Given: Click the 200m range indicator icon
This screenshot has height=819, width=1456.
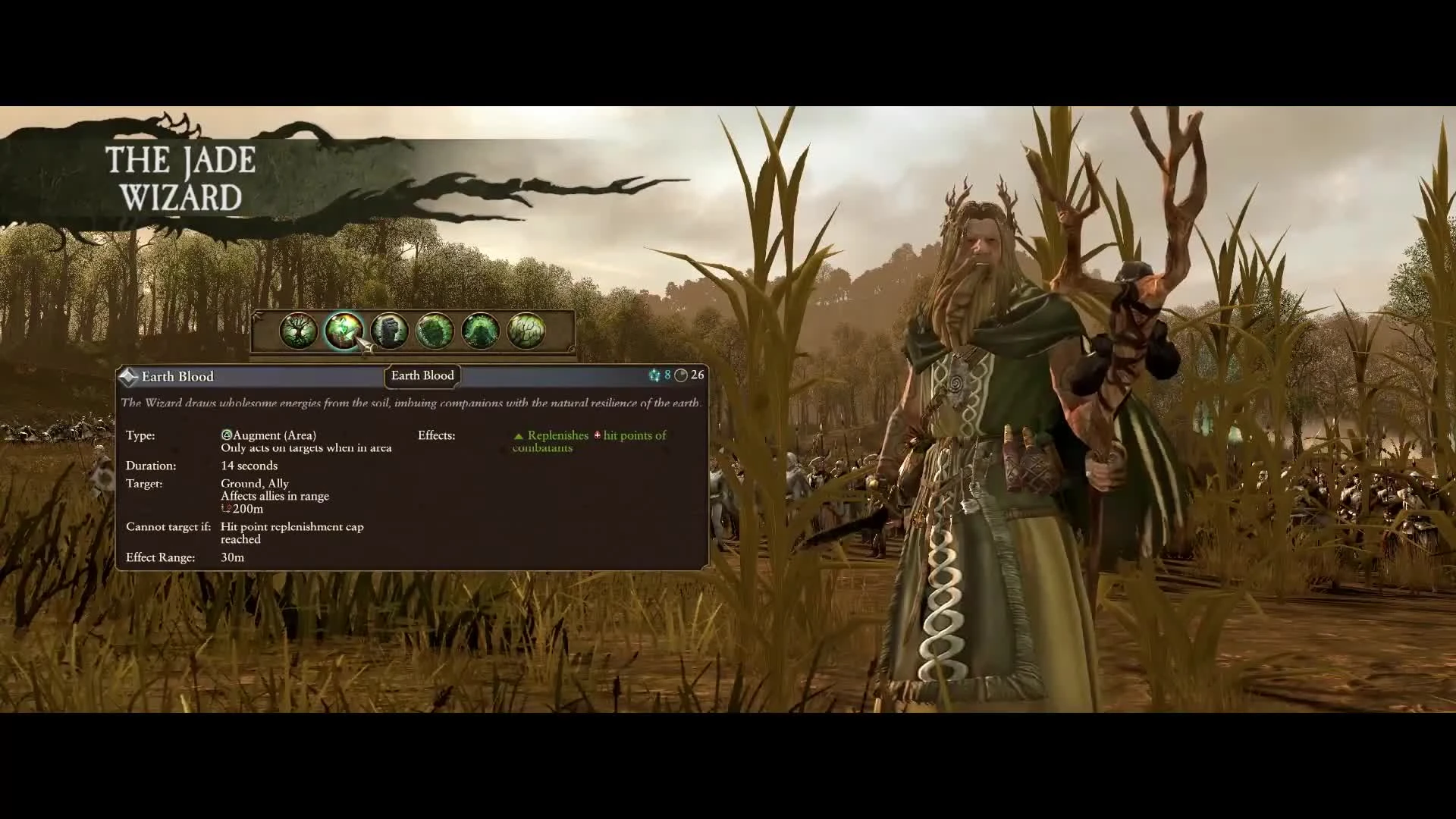Looking at the screenshot, I should click(x=225, y=509).
